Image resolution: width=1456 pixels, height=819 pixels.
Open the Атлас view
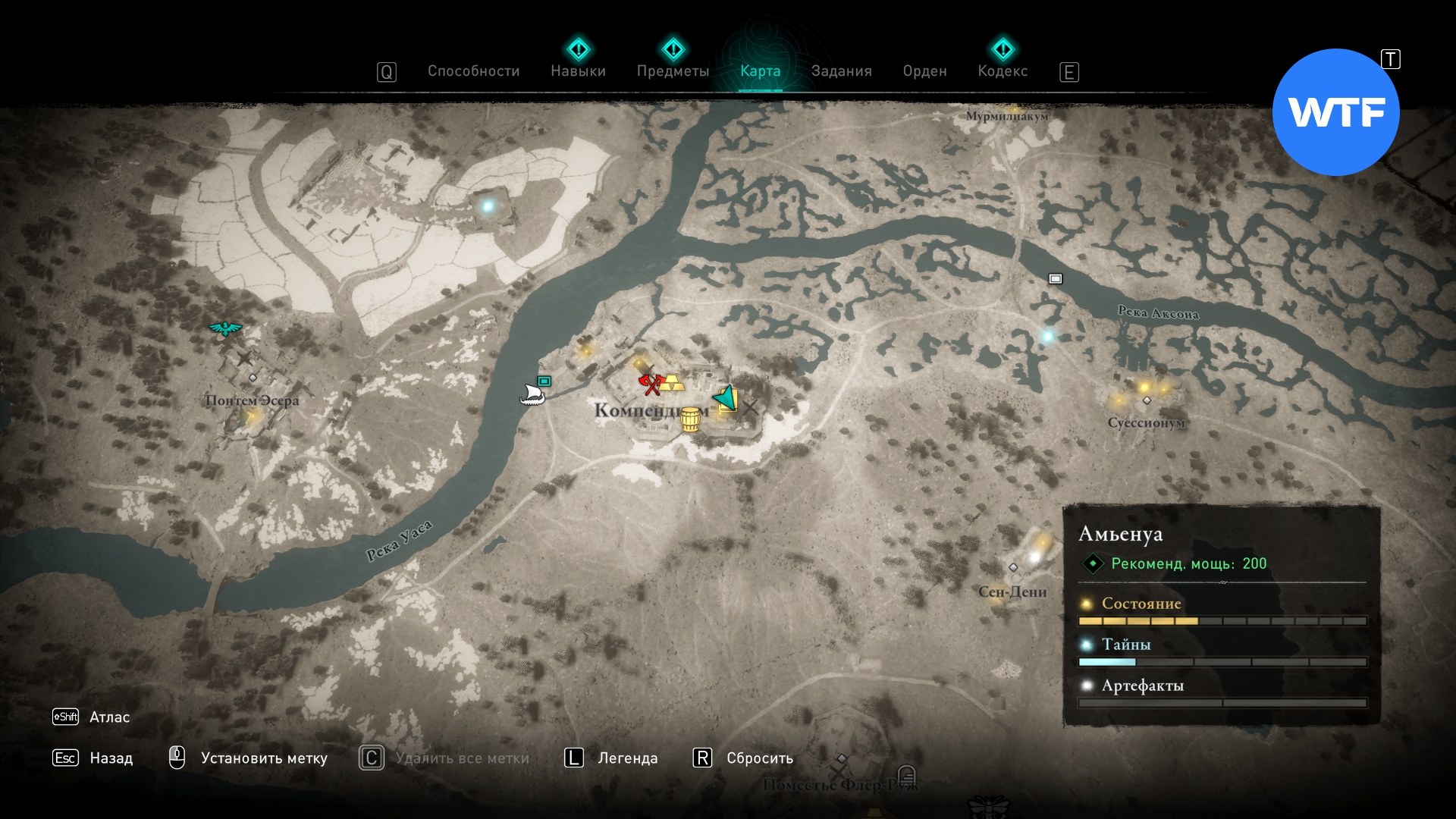pos(109,717)
